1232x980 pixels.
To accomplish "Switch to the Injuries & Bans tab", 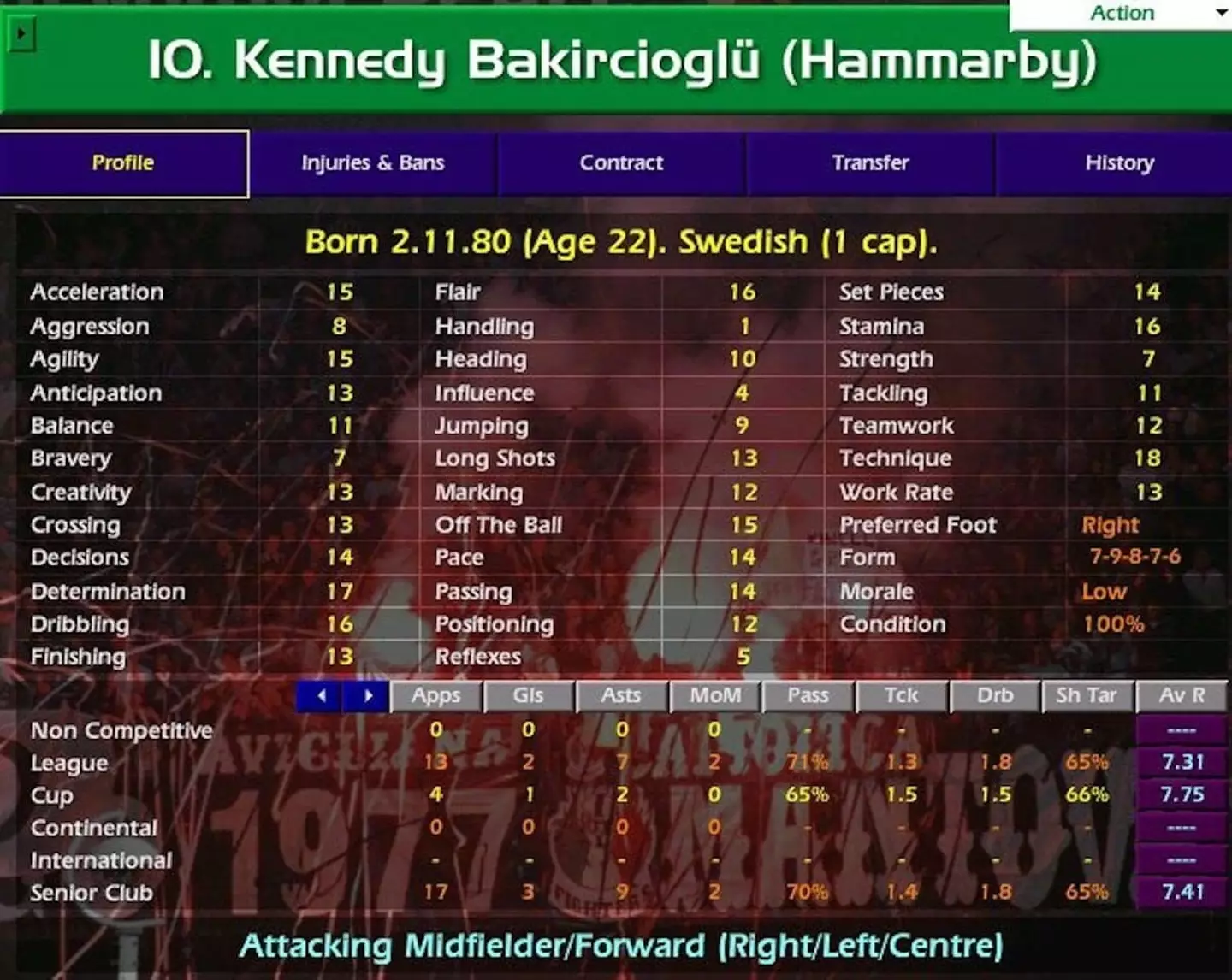I will [x=371, y=162].
